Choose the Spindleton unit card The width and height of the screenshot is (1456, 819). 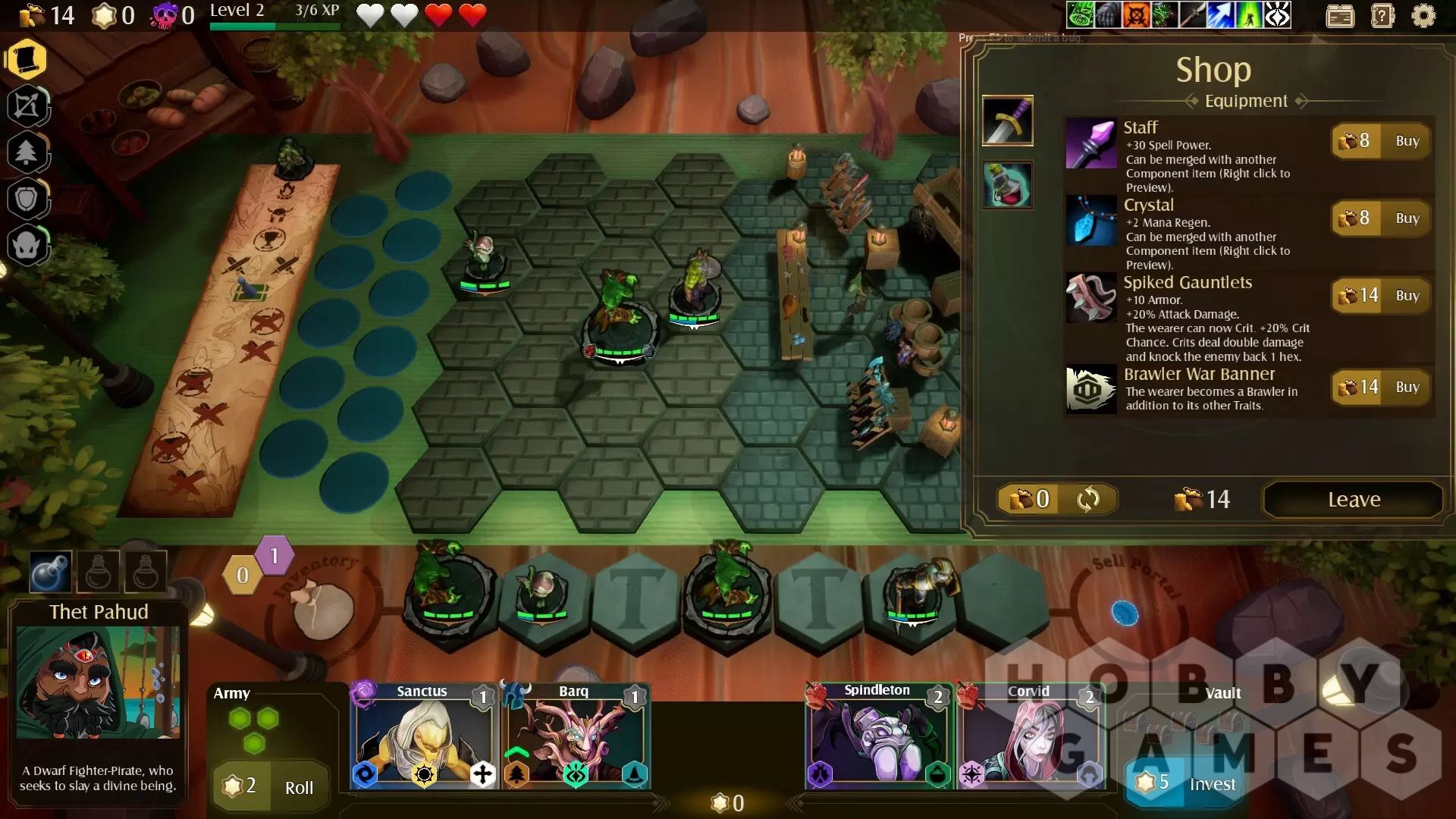click(x=878, y=737)
